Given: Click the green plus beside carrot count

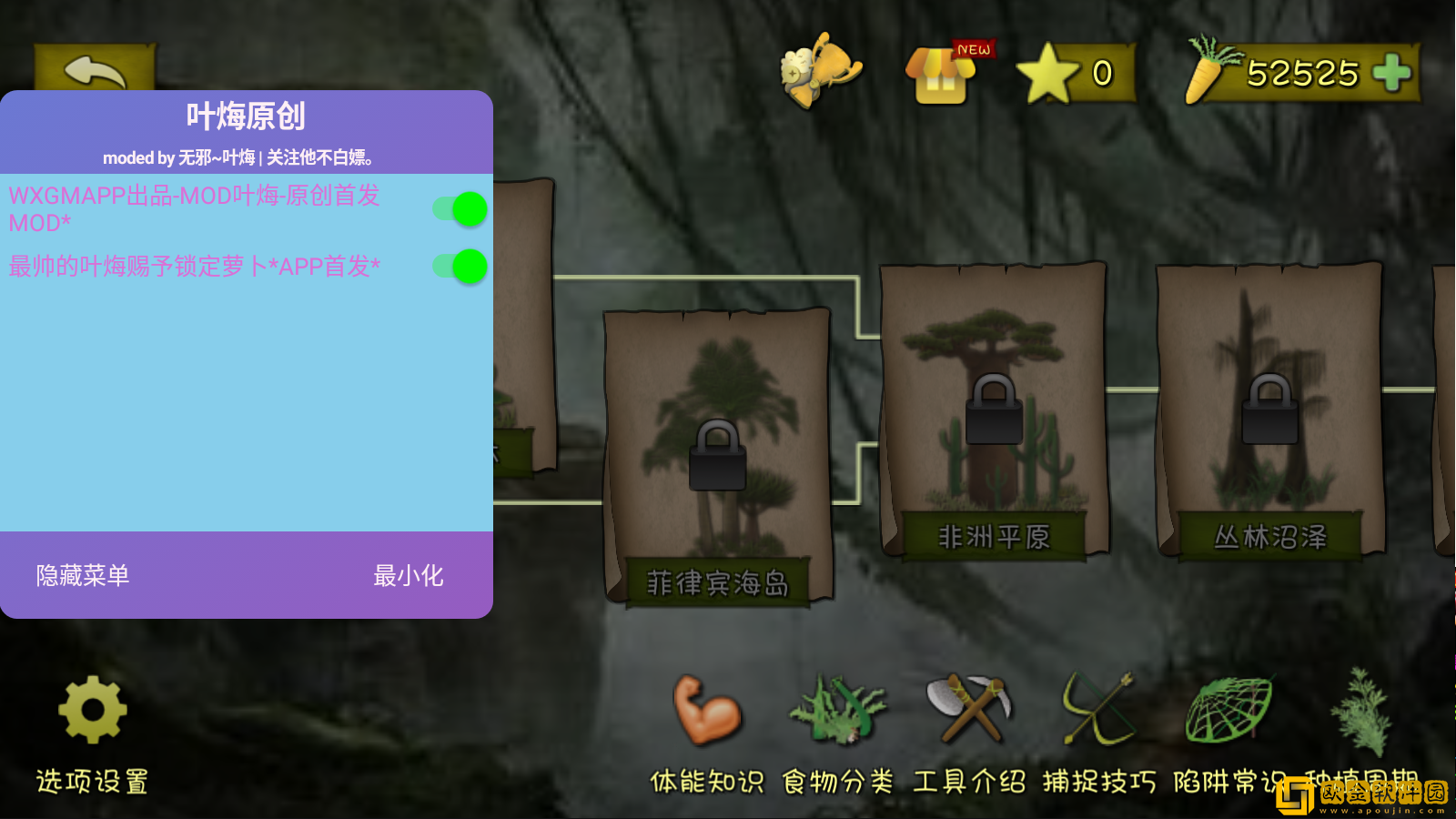Looking at the screenshot, I should coord(1391,73).
